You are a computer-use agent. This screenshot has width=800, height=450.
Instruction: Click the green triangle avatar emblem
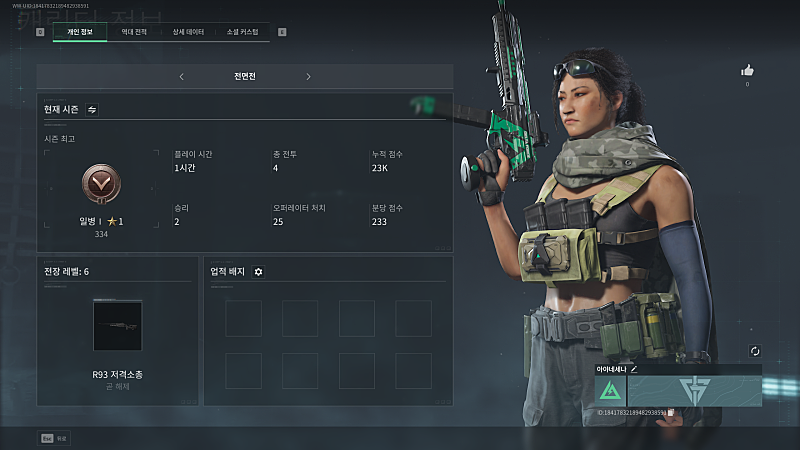[x=609, y=389]
